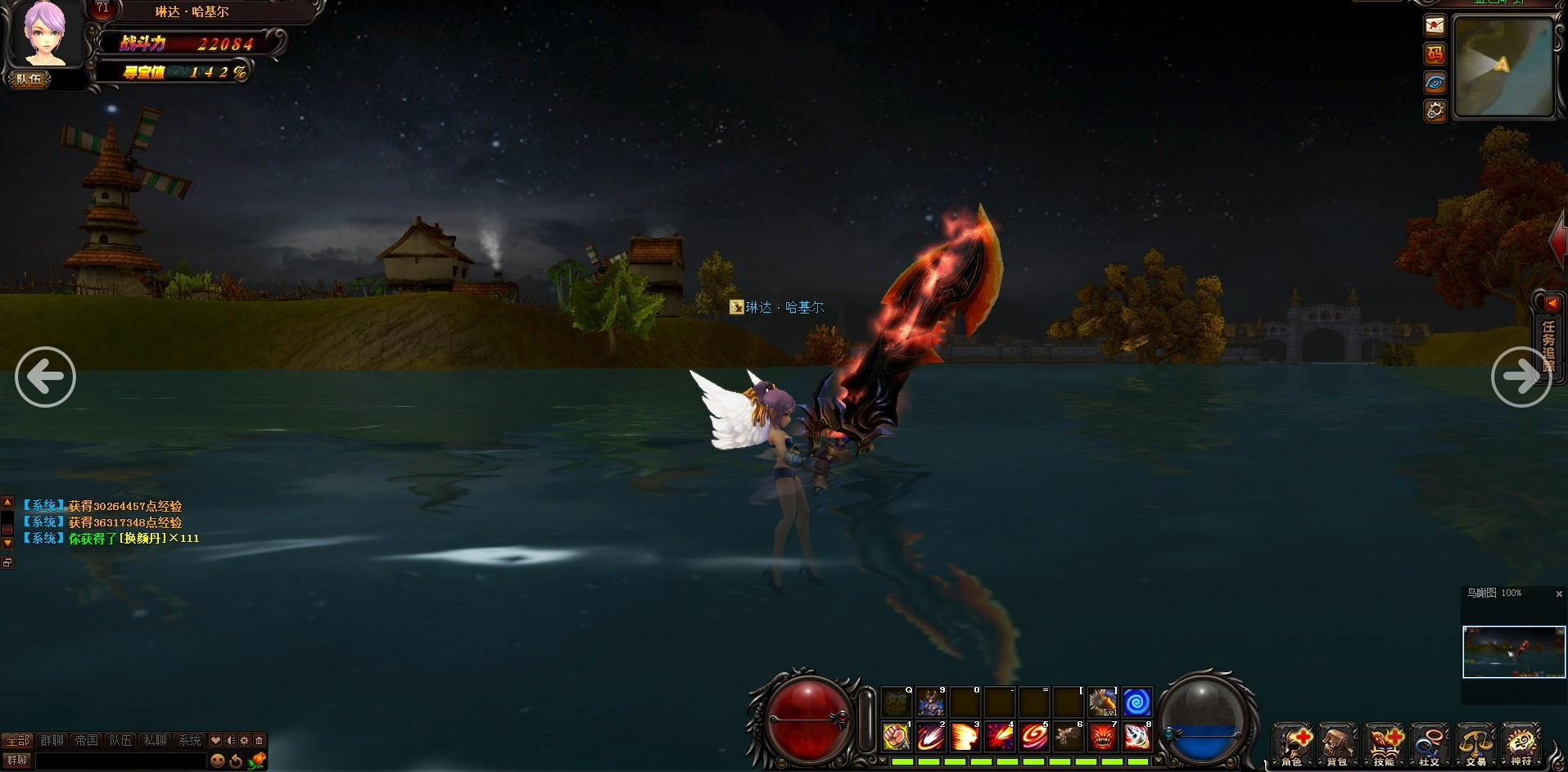
Task: Open the 社交 social menu
Action: 1430,744
